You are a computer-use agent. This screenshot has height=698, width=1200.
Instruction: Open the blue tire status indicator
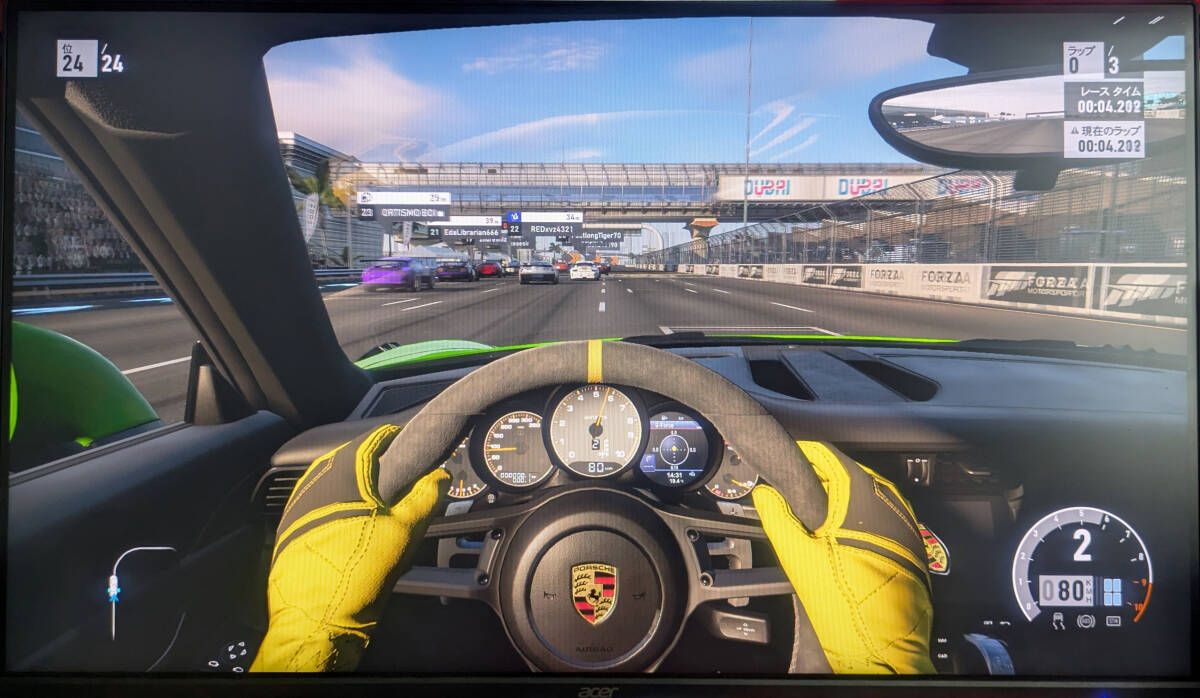coord(1112,592)
